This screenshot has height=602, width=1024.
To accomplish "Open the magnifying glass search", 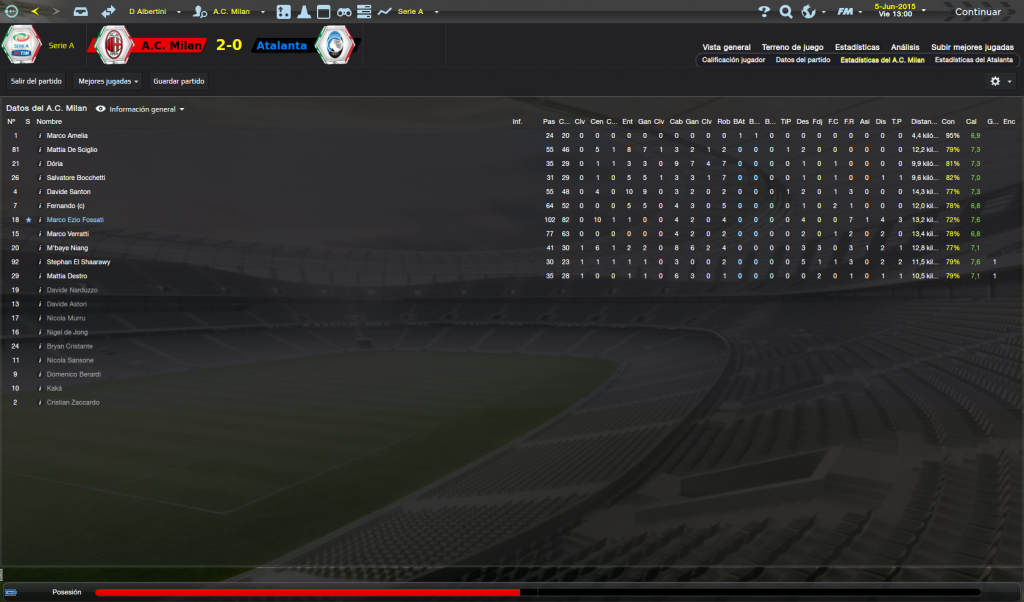I will click(x=786, y=12).
